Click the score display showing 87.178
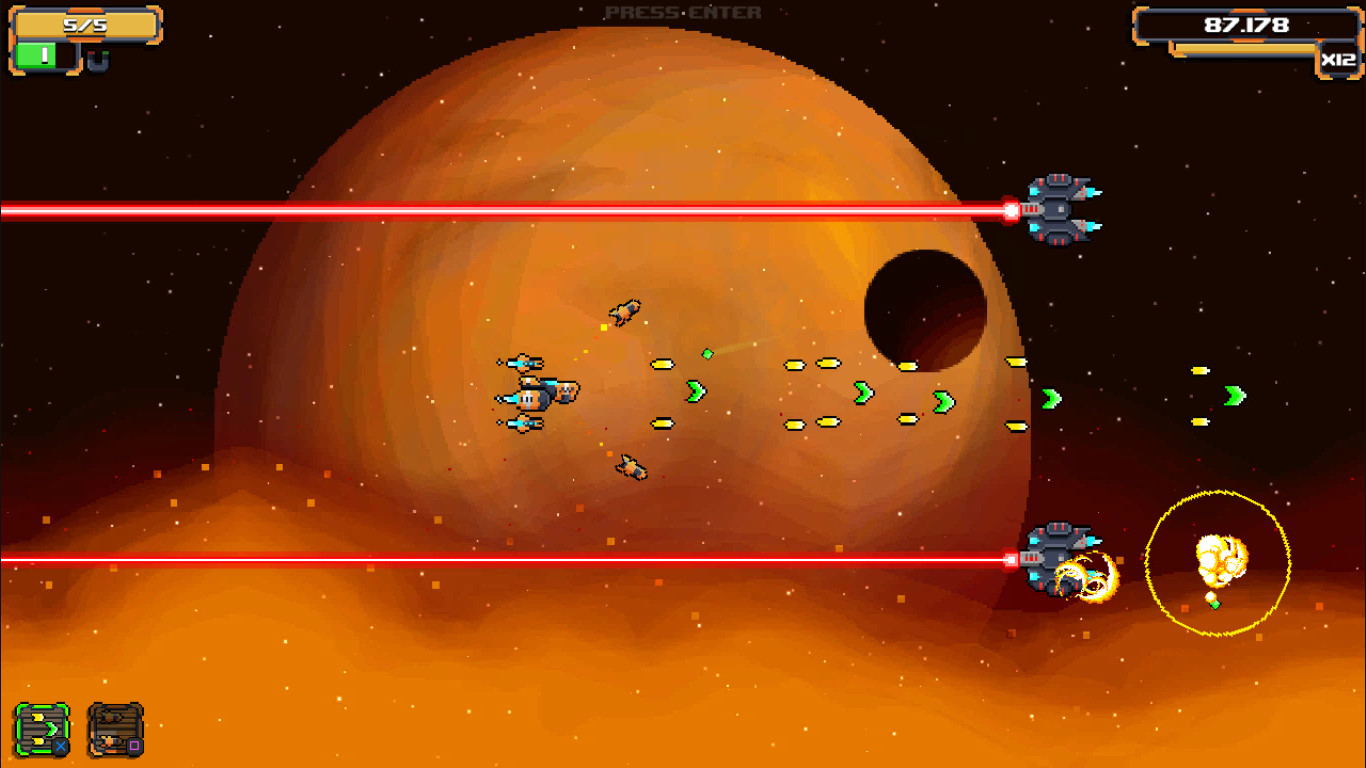 (x=1245, y=24)
